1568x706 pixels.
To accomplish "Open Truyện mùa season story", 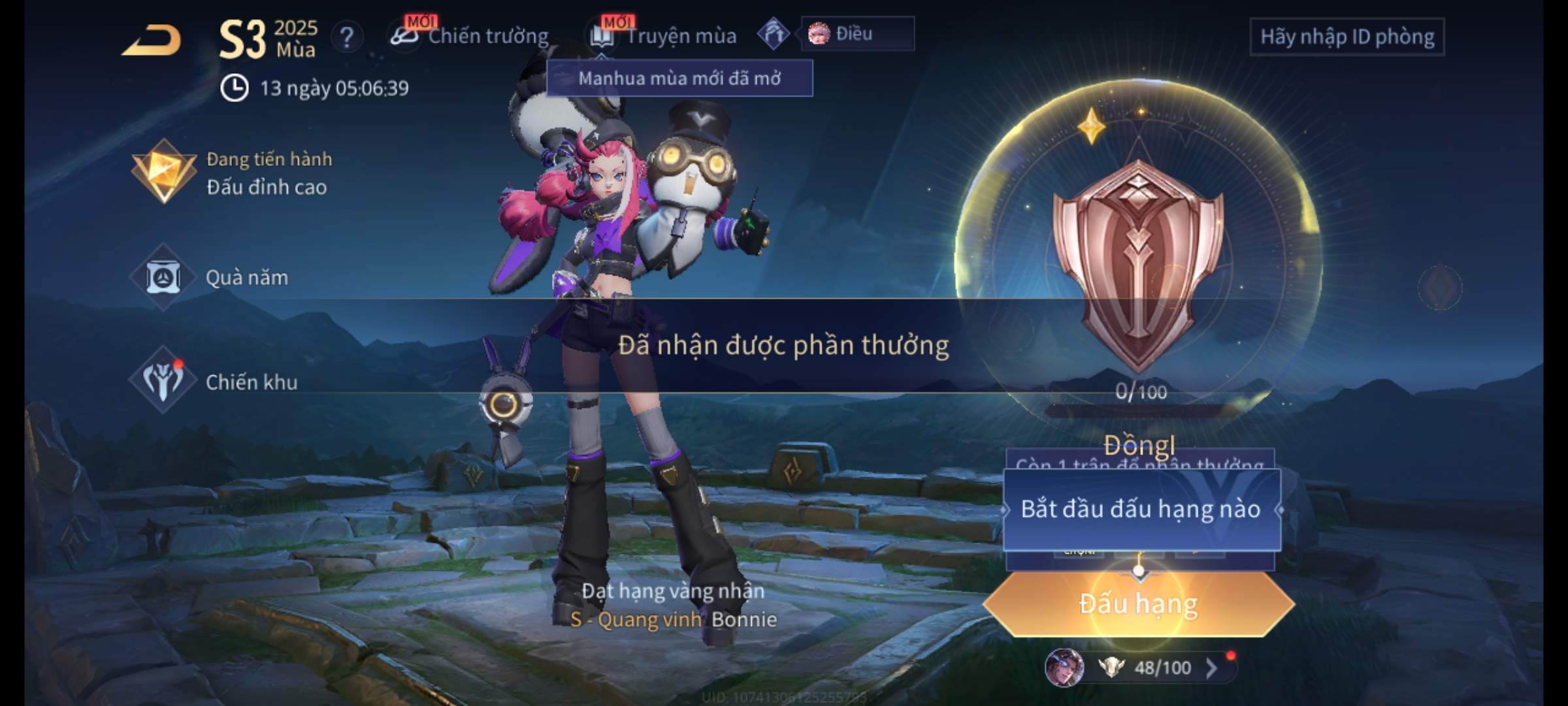I will tap(665, 36).
